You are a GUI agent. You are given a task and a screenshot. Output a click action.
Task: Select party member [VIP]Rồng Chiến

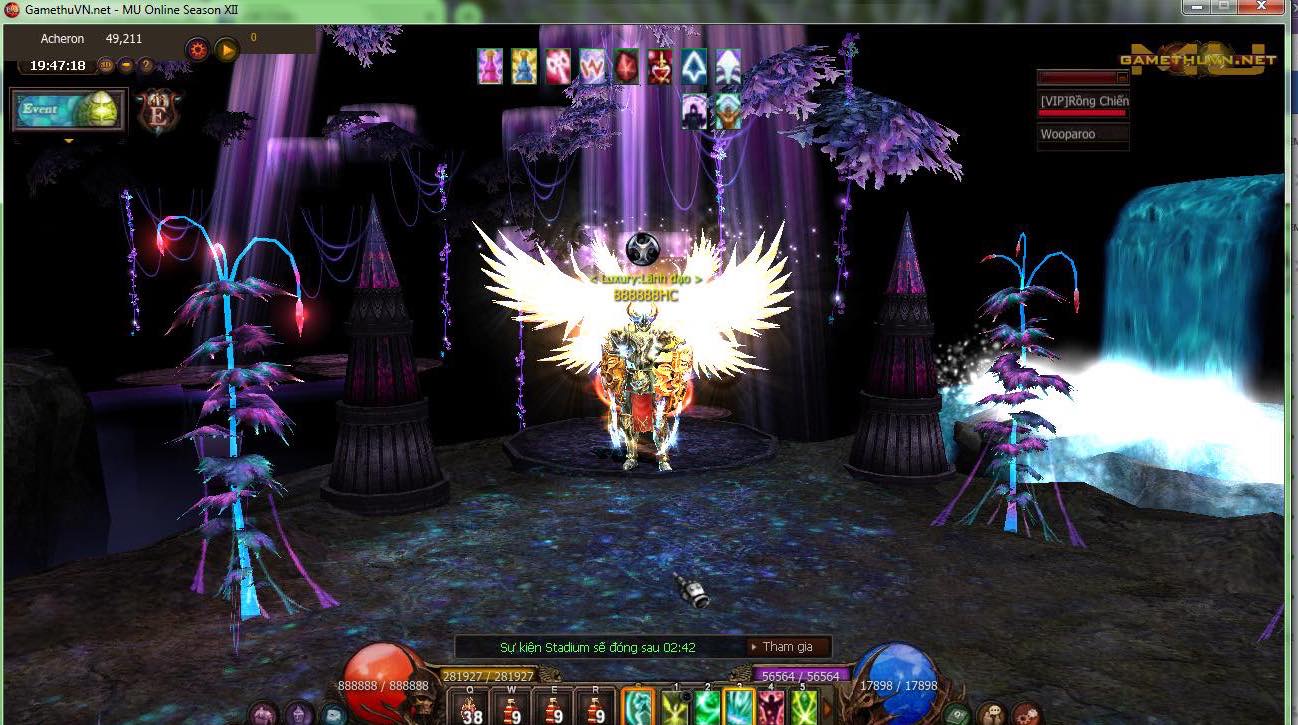pyautogui.click(x=1083, y=102)
